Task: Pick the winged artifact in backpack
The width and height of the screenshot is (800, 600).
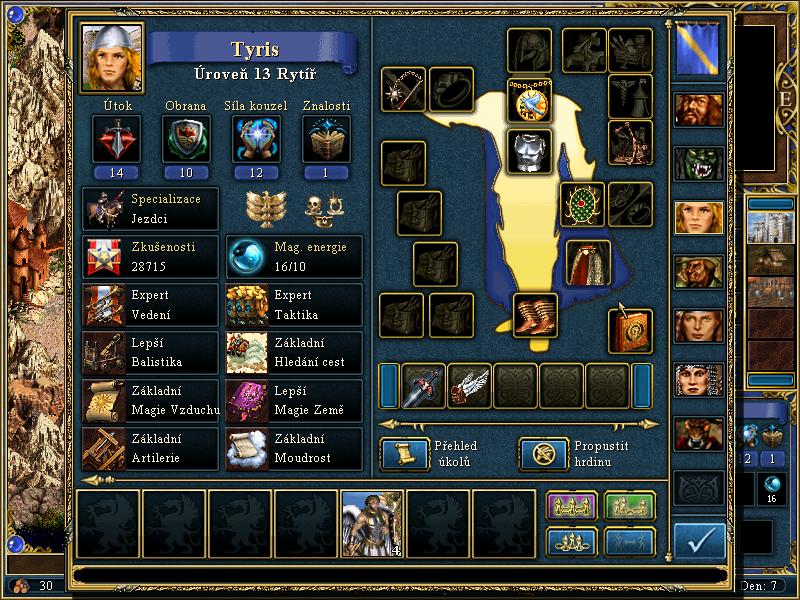Action: (x=469, y=385)
